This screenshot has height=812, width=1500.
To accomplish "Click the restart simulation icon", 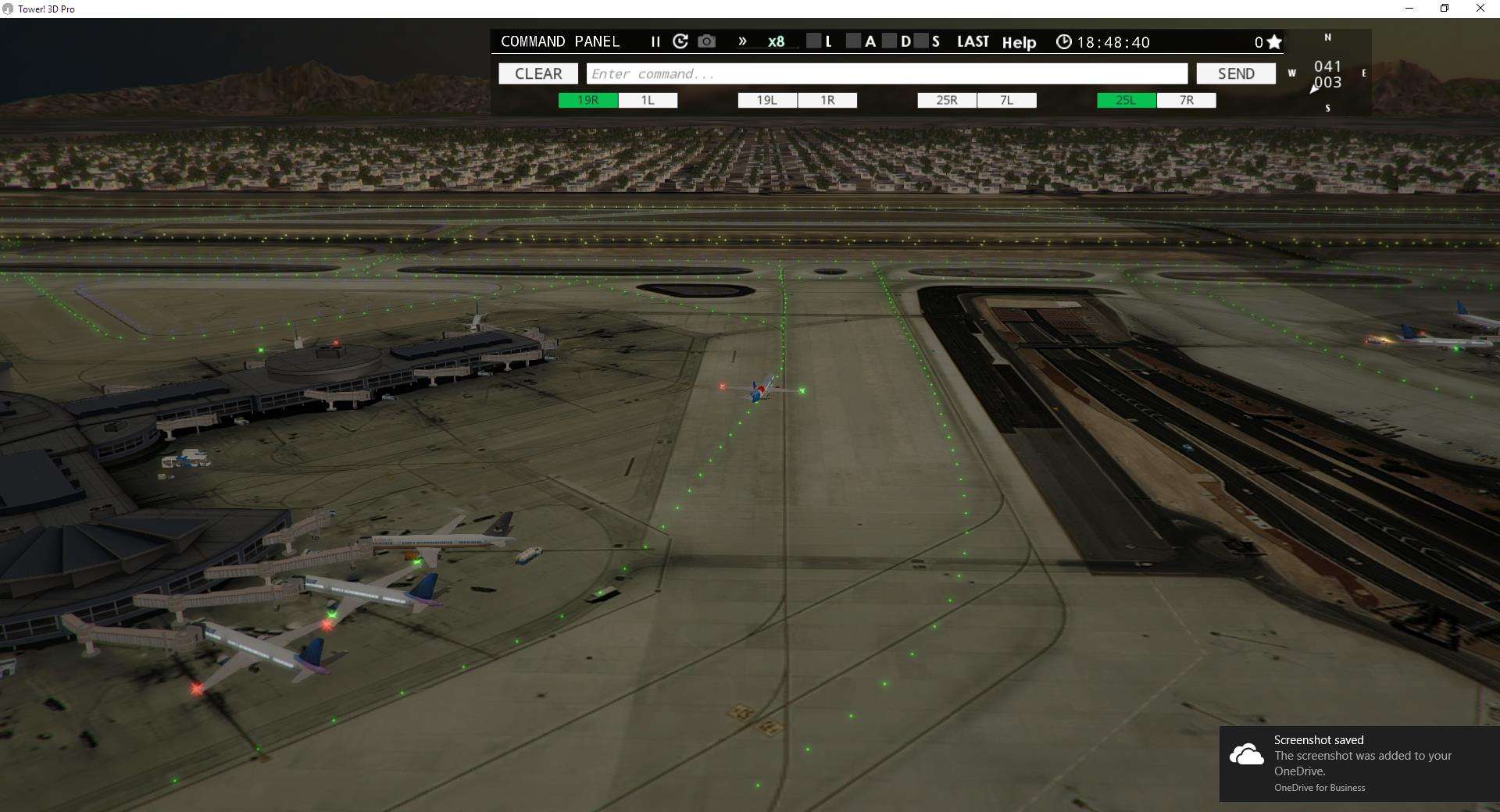I will [x=680, y=41].
